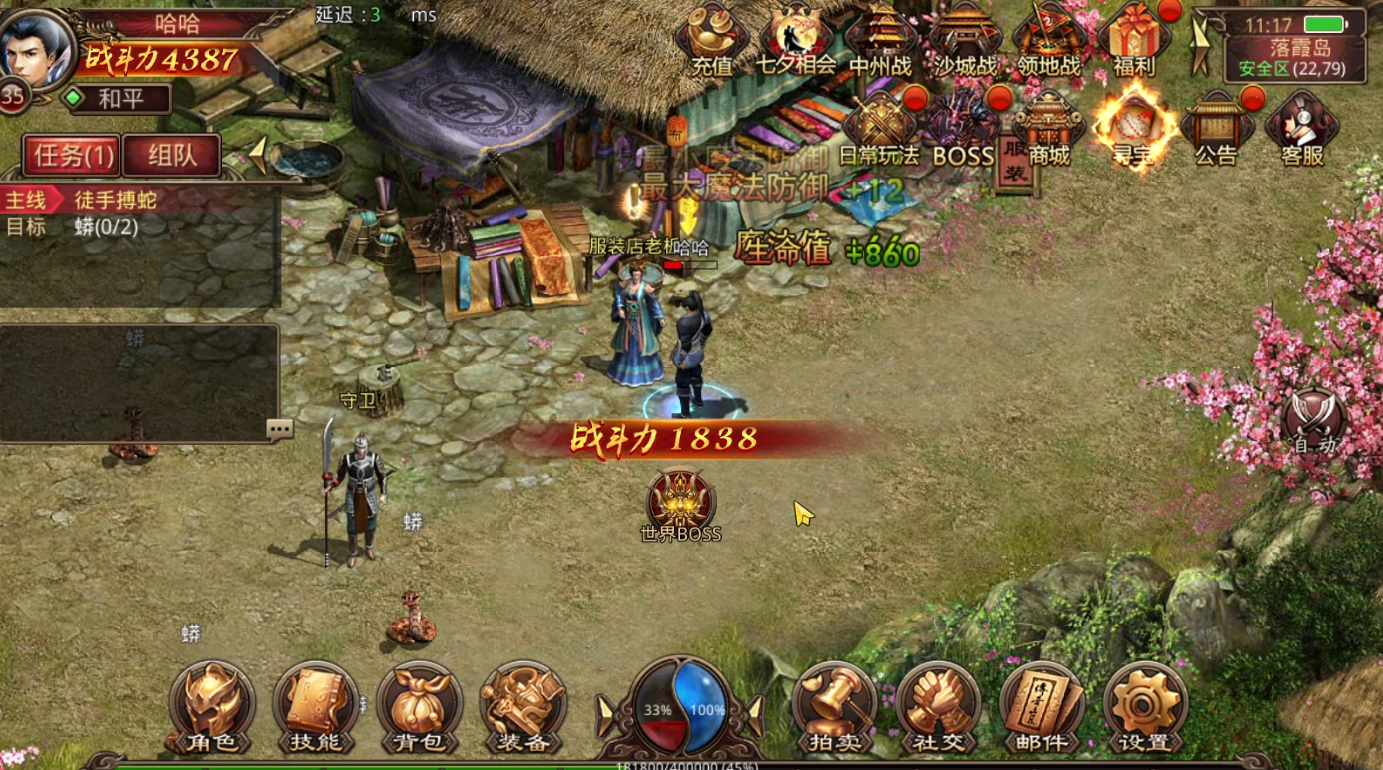Show the 日常玩法 daily activities

tap(879, 128)
